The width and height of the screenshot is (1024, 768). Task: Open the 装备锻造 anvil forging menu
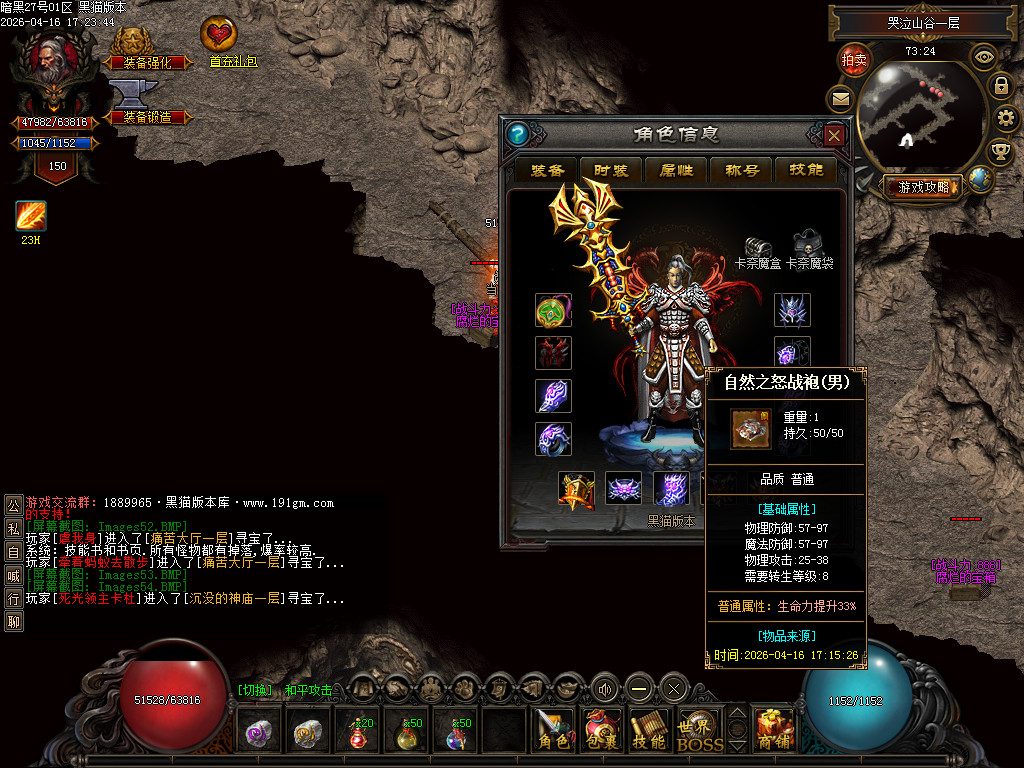[147, 102]
